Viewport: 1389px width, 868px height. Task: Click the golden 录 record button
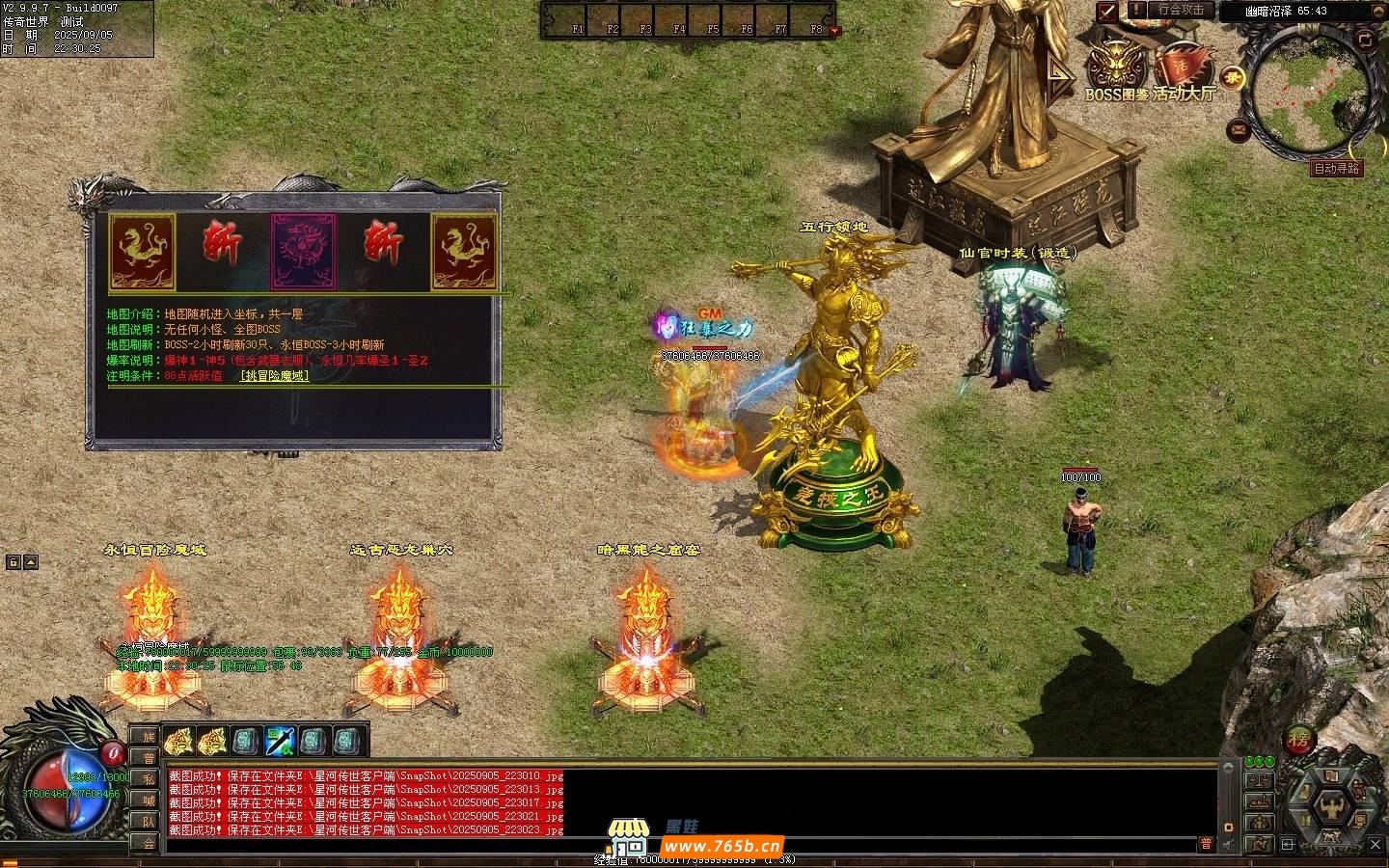point(1232,78)
